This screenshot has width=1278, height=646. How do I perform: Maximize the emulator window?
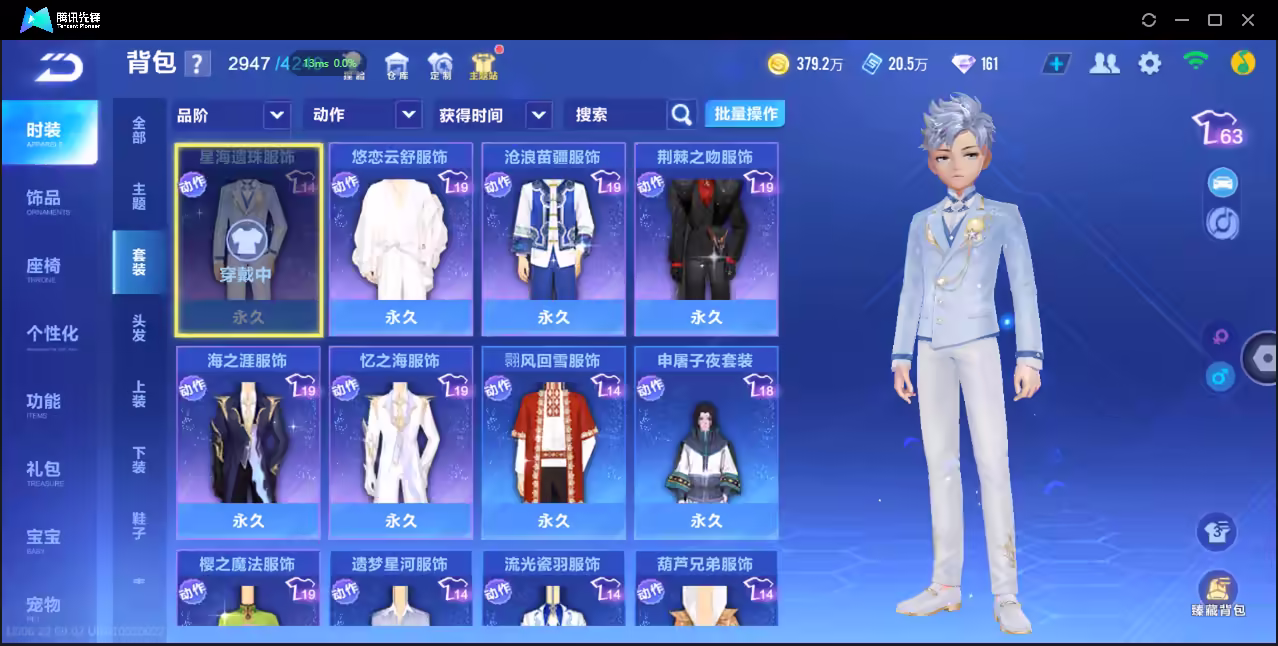coord(1215,20)
